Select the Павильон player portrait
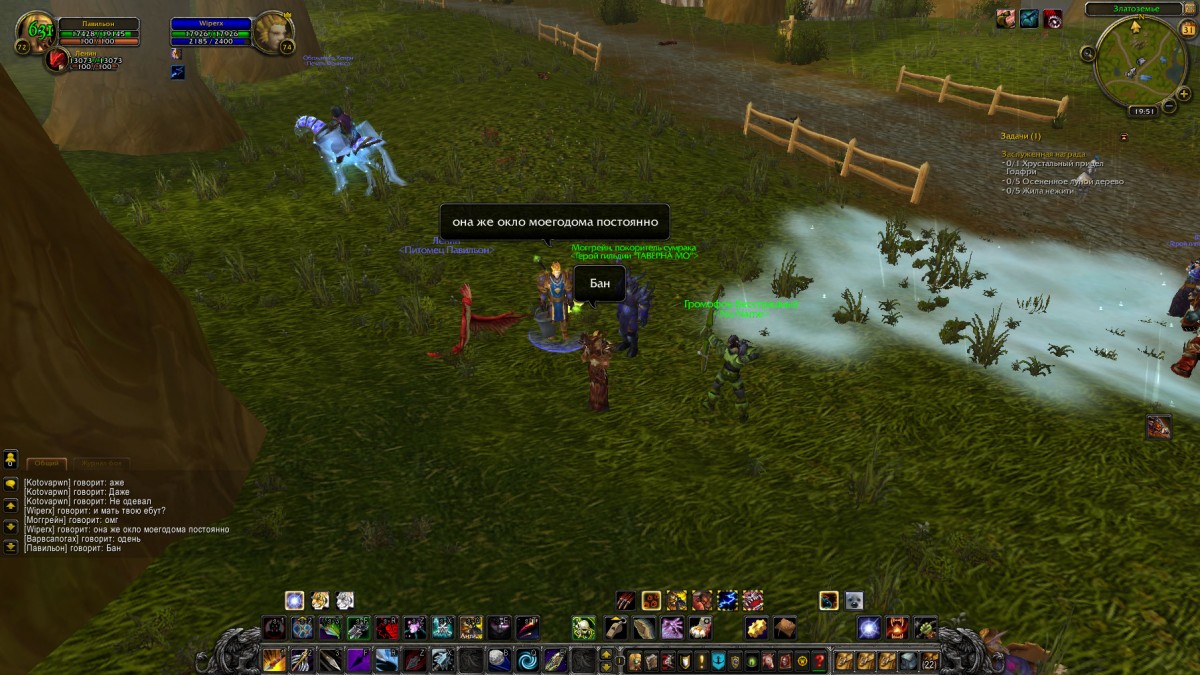Image resolution: width=1200 pixels, height=675 pixels. [x=35, y=32]
